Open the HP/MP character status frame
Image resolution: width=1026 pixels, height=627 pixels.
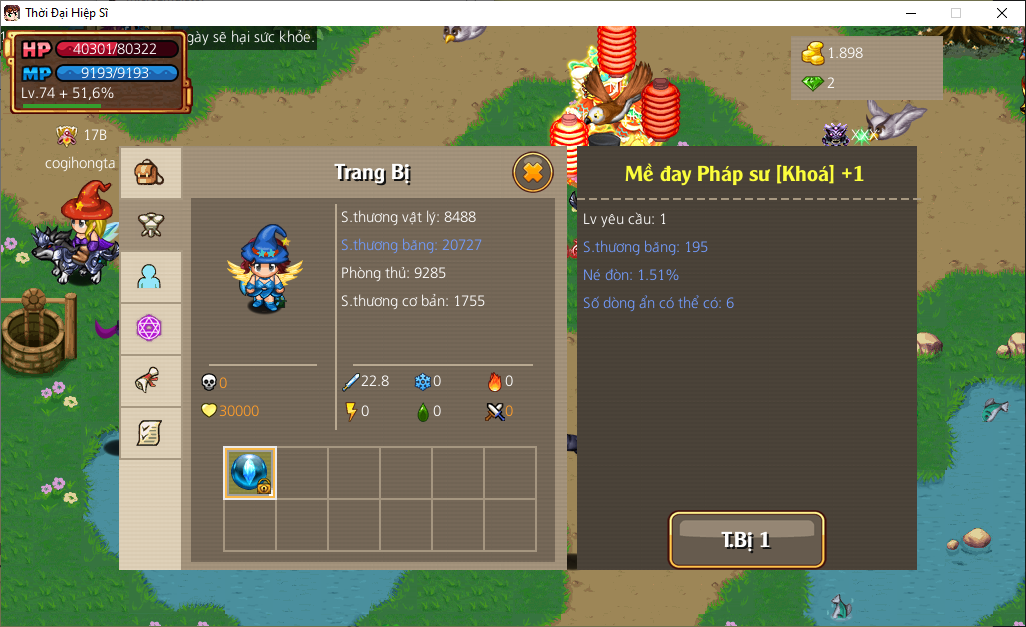pyautogui.click(x=99, y=71)
